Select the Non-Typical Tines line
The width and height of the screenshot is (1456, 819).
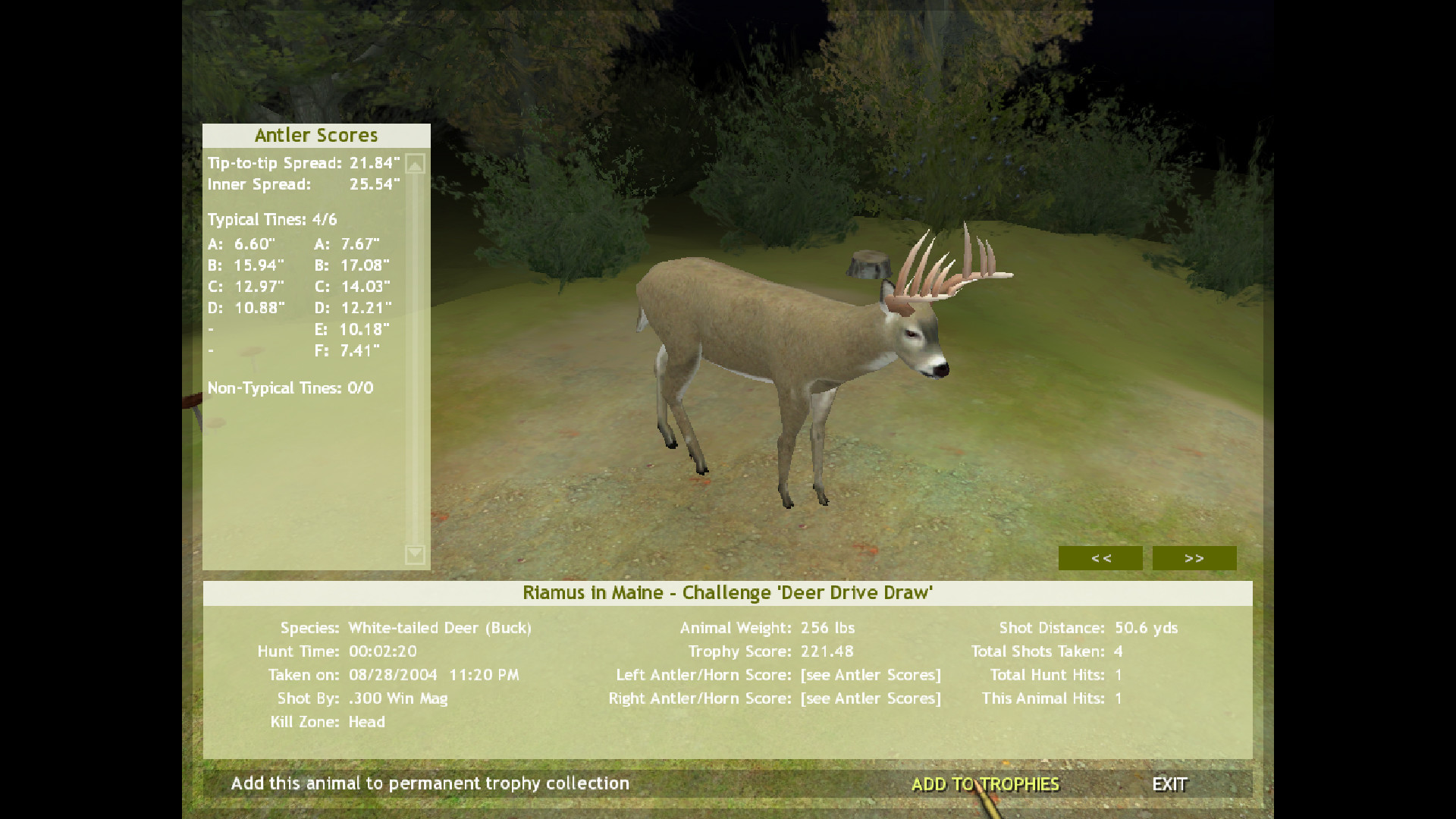point(290,388)
